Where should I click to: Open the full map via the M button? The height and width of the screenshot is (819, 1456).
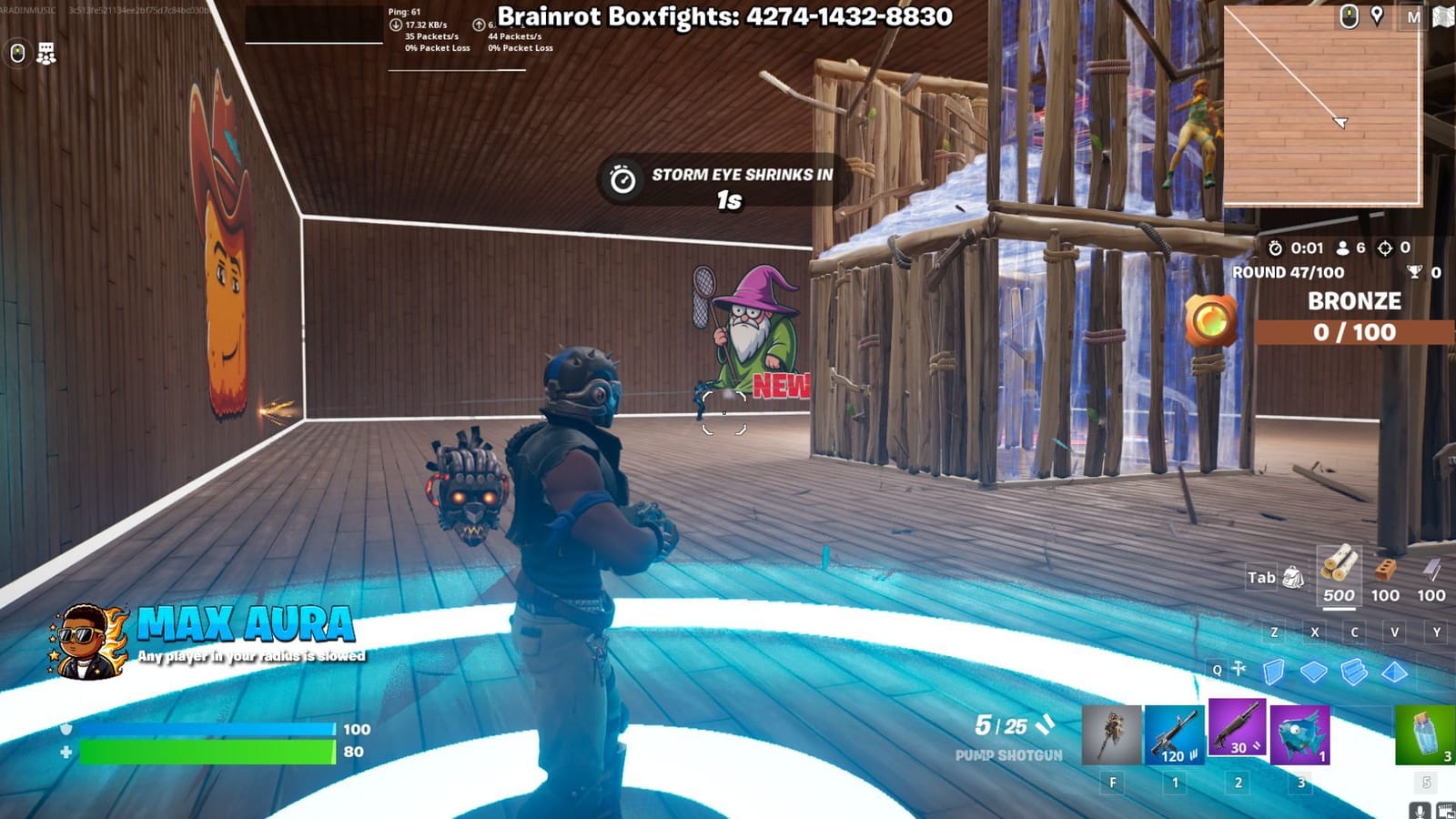(1413, 16)
